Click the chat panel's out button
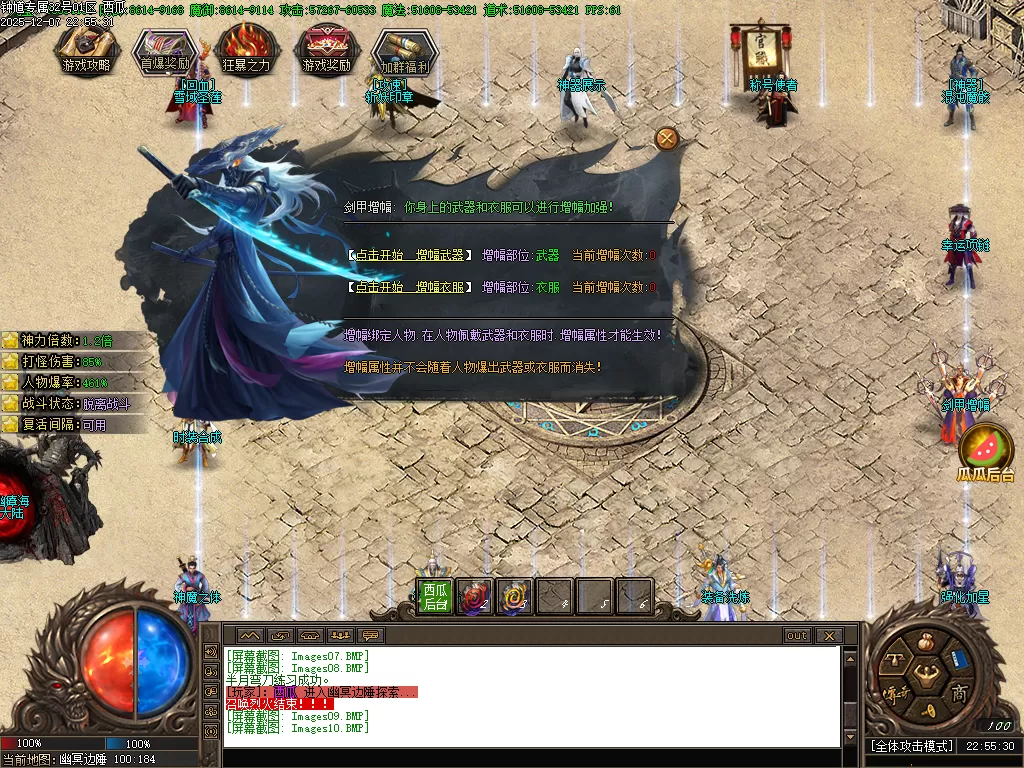Screen dimensions: 1024x768 pyautogui.click(x=797, y=636)
